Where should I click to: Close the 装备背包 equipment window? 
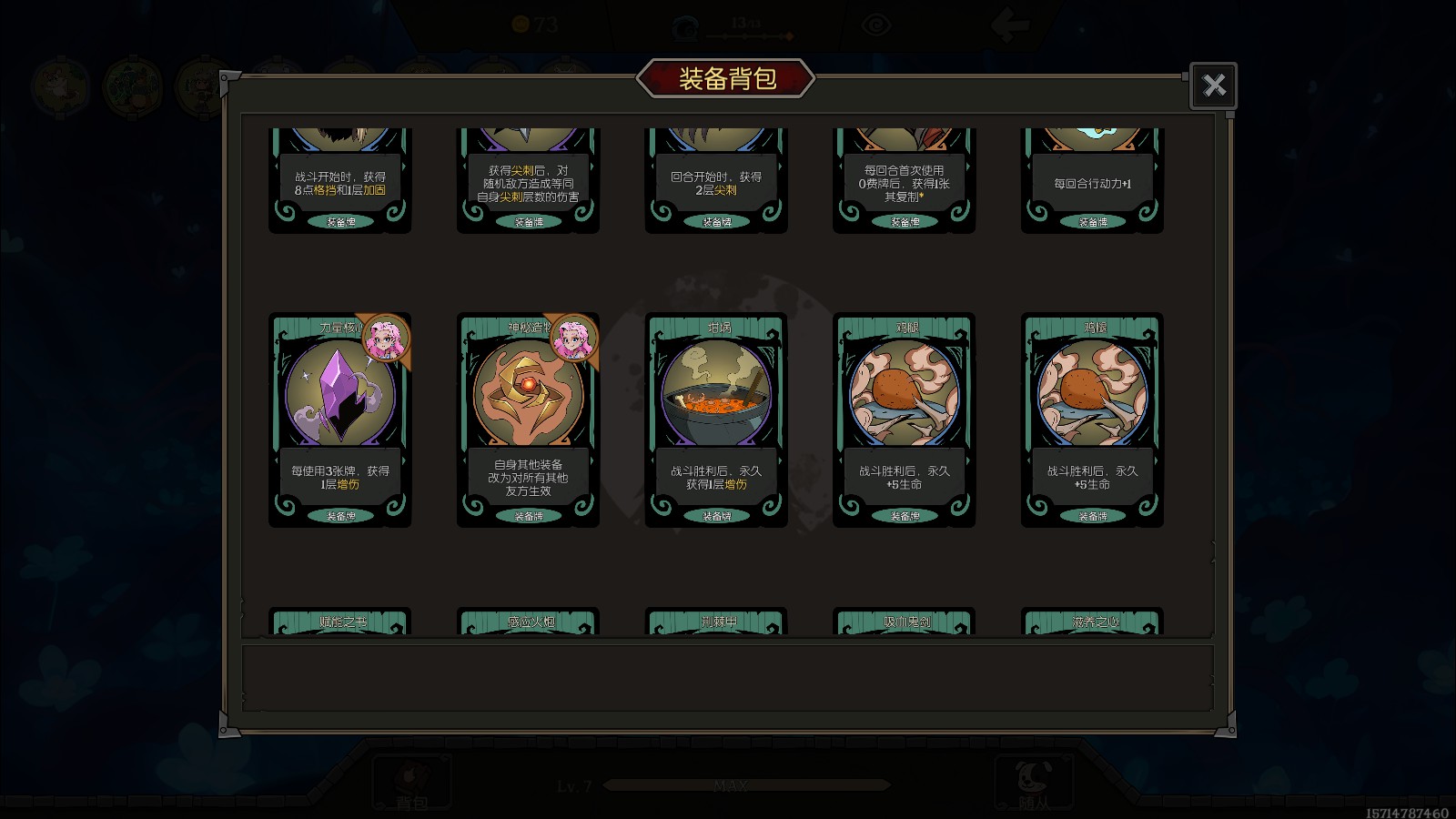1213,86
